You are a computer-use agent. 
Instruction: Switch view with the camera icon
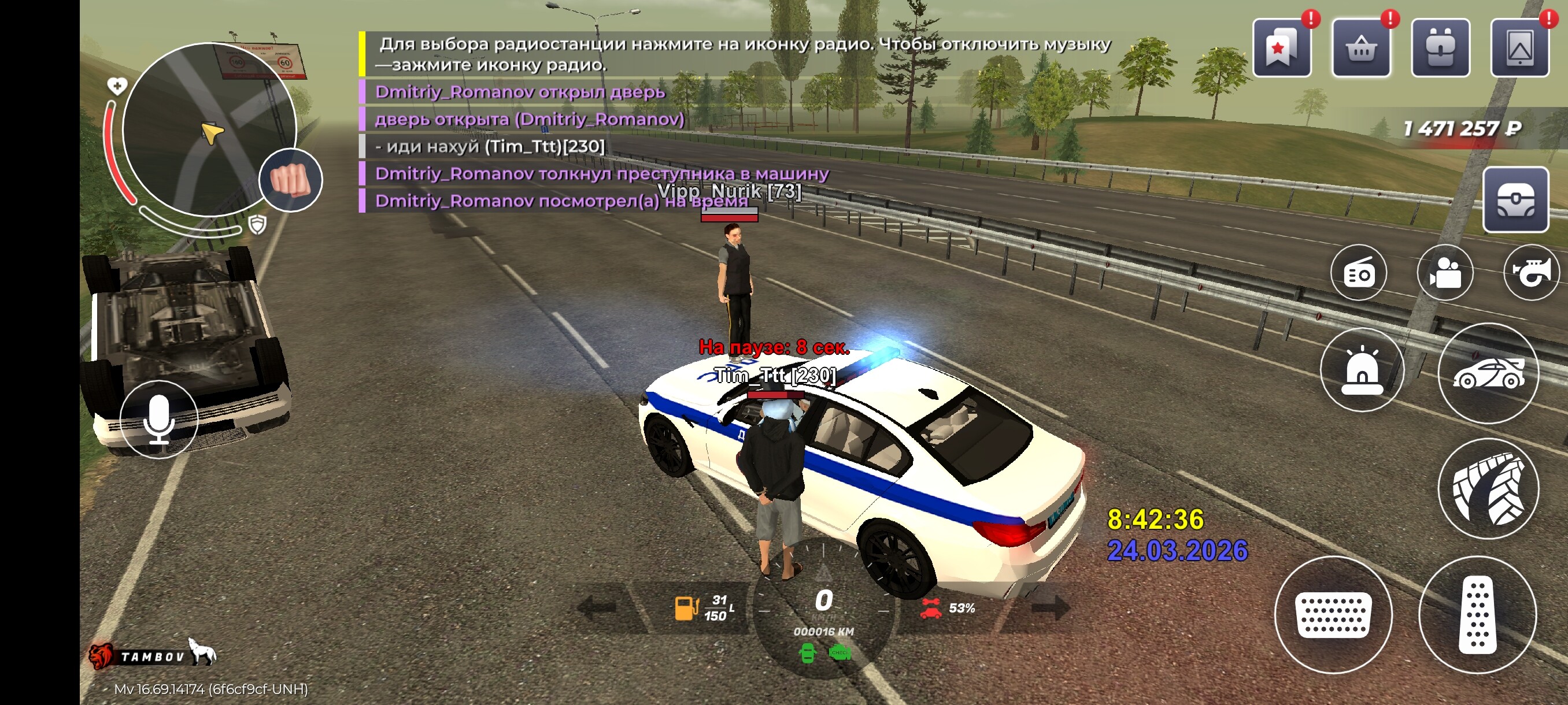click(x=1444, y=273)
